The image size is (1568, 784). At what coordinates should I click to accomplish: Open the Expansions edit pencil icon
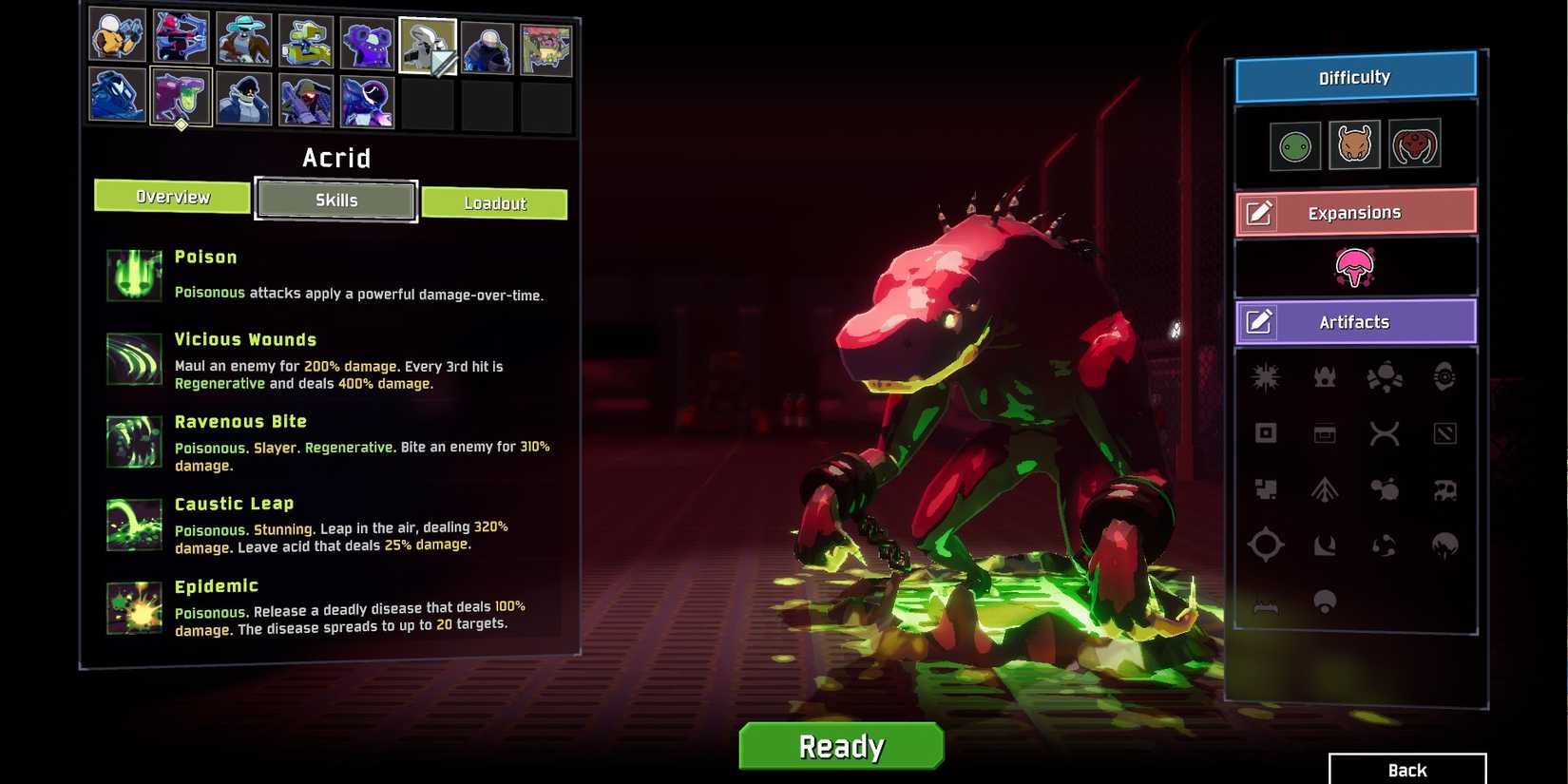coord(1260,213)
